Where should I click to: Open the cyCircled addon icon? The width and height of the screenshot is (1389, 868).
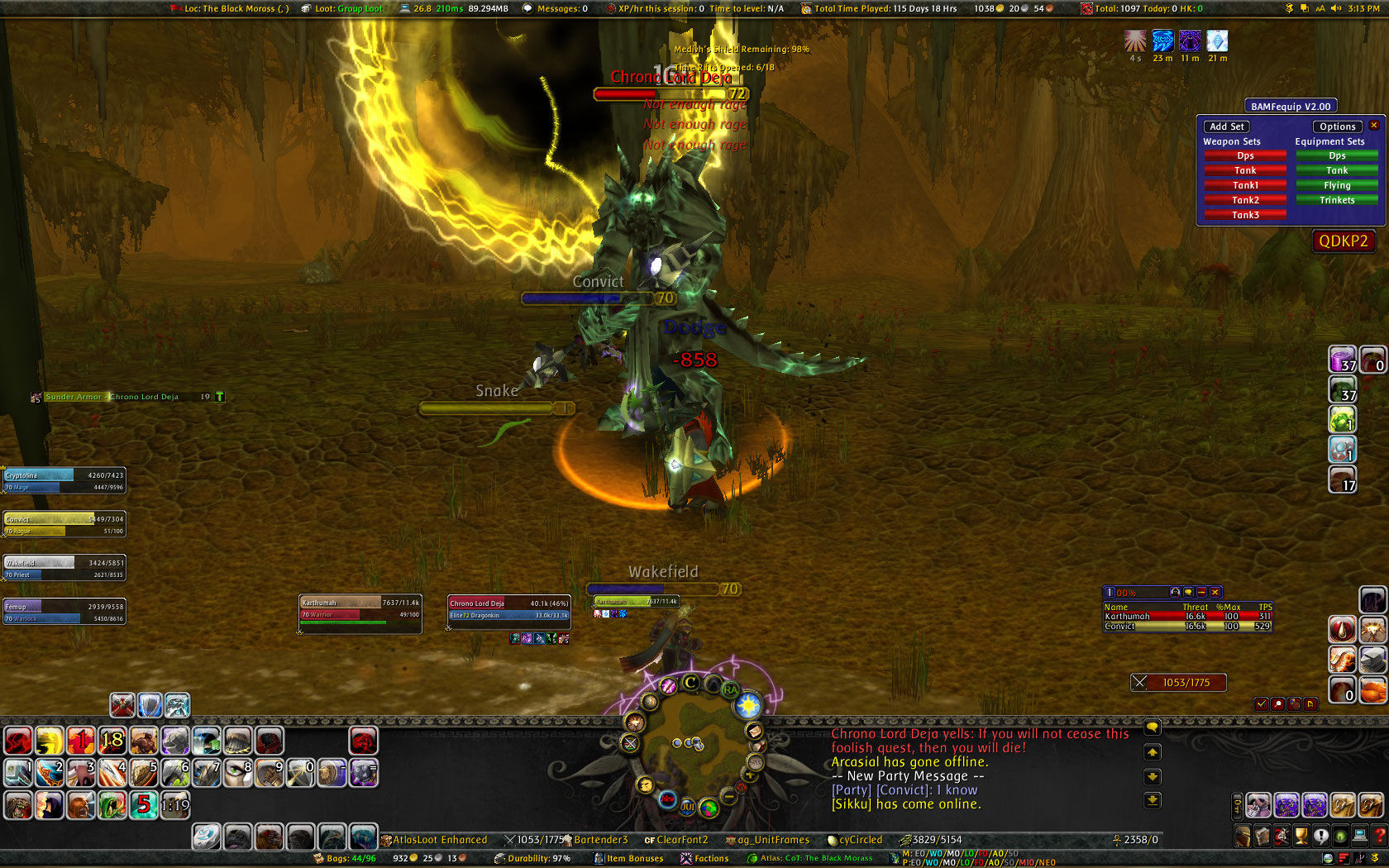click(x=859, y=839)
